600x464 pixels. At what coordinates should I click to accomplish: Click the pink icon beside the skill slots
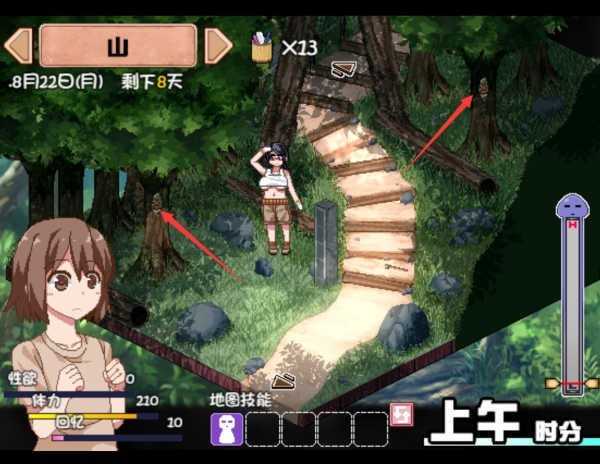click(x=404, y=415)
